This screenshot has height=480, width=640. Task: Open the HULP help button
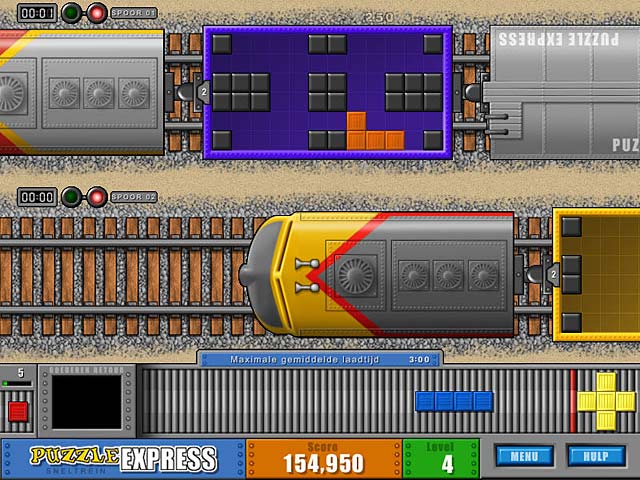point(597,457)
